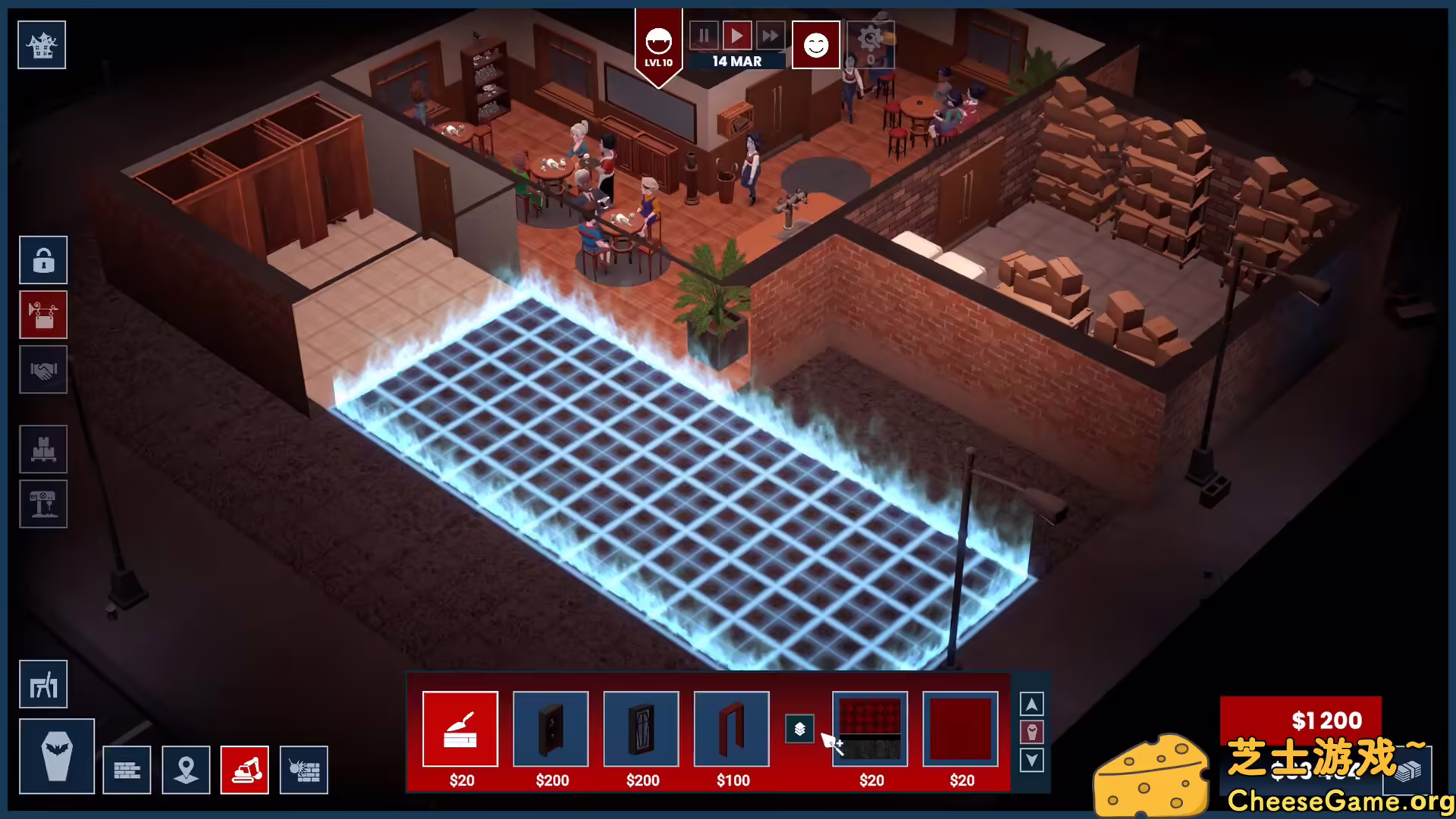Viewport: 1456px width, 819px height.
Task: Click the up arrow beside the build palette
Action: pyautogui.click(x=1031, y=704)
